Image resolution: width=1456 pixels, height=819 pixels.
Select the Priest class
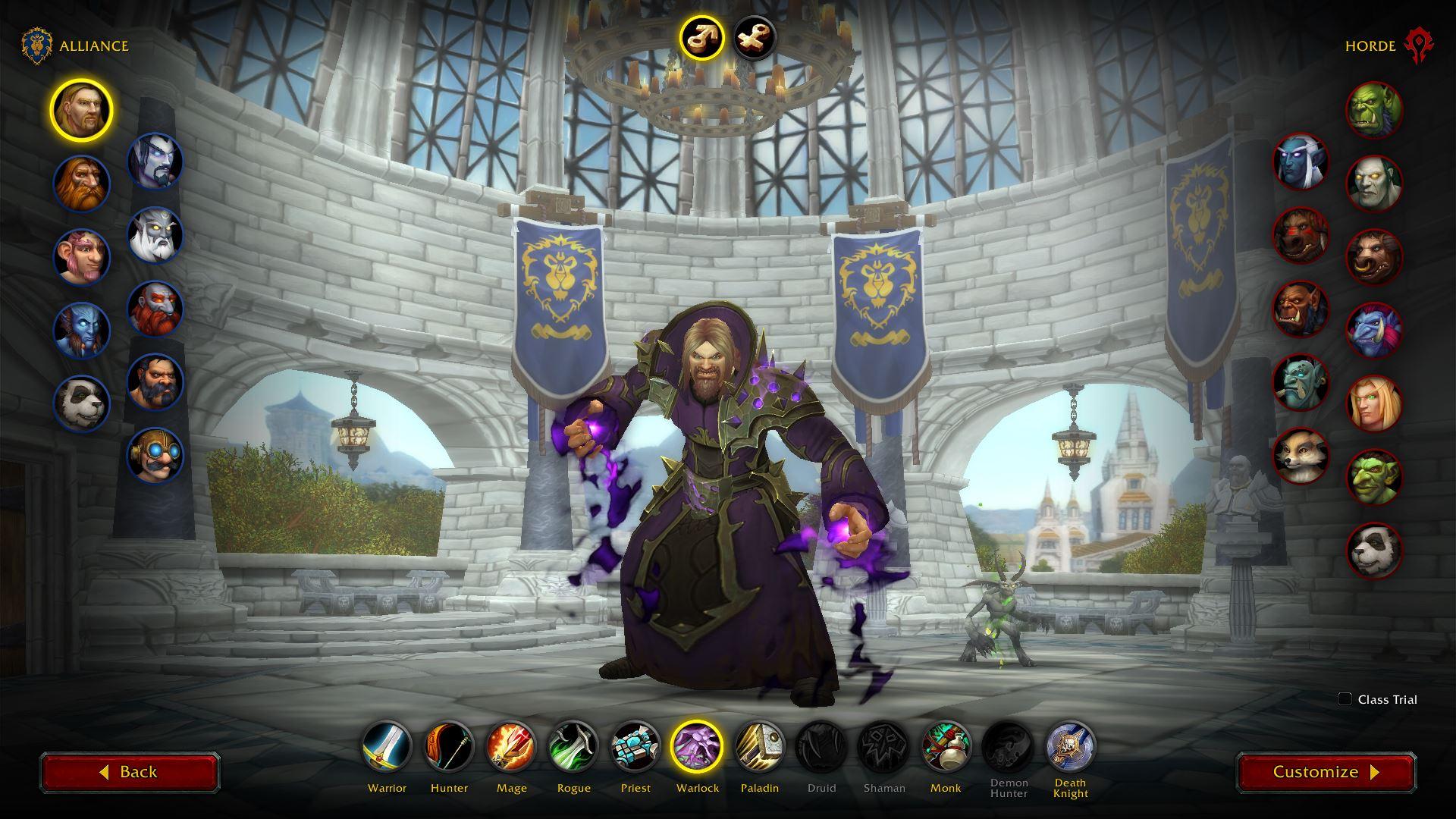[635, 746]
